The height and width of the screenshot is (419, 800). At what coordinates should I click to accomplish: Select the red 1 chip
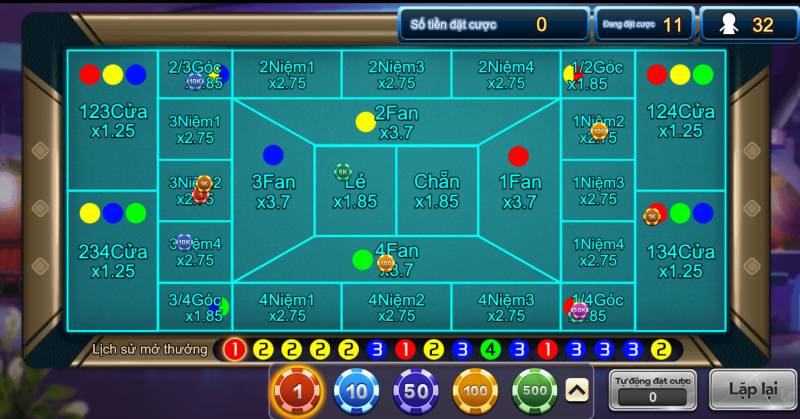pyautogui.click(x=298, y=391)
